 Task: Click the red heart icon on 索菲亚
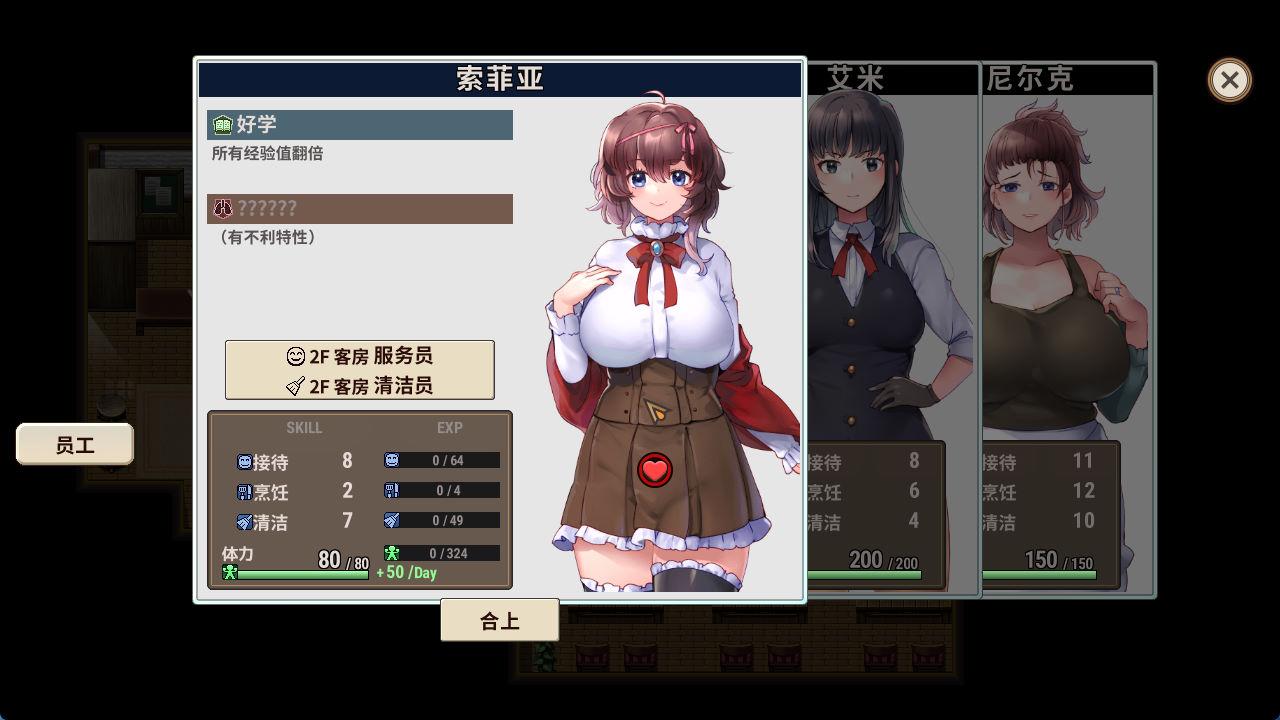(x=655, y=470)
